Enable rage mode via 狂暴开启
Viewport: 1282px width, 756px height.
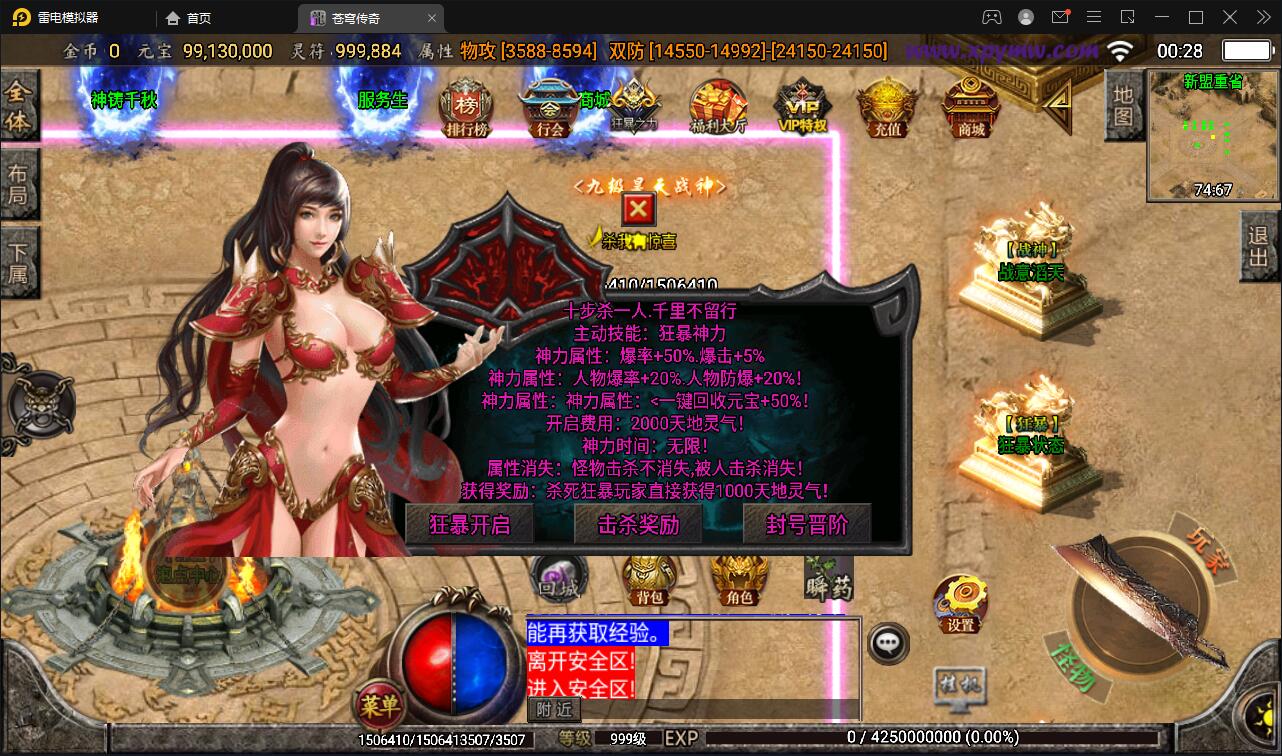(x=469, y=523)
